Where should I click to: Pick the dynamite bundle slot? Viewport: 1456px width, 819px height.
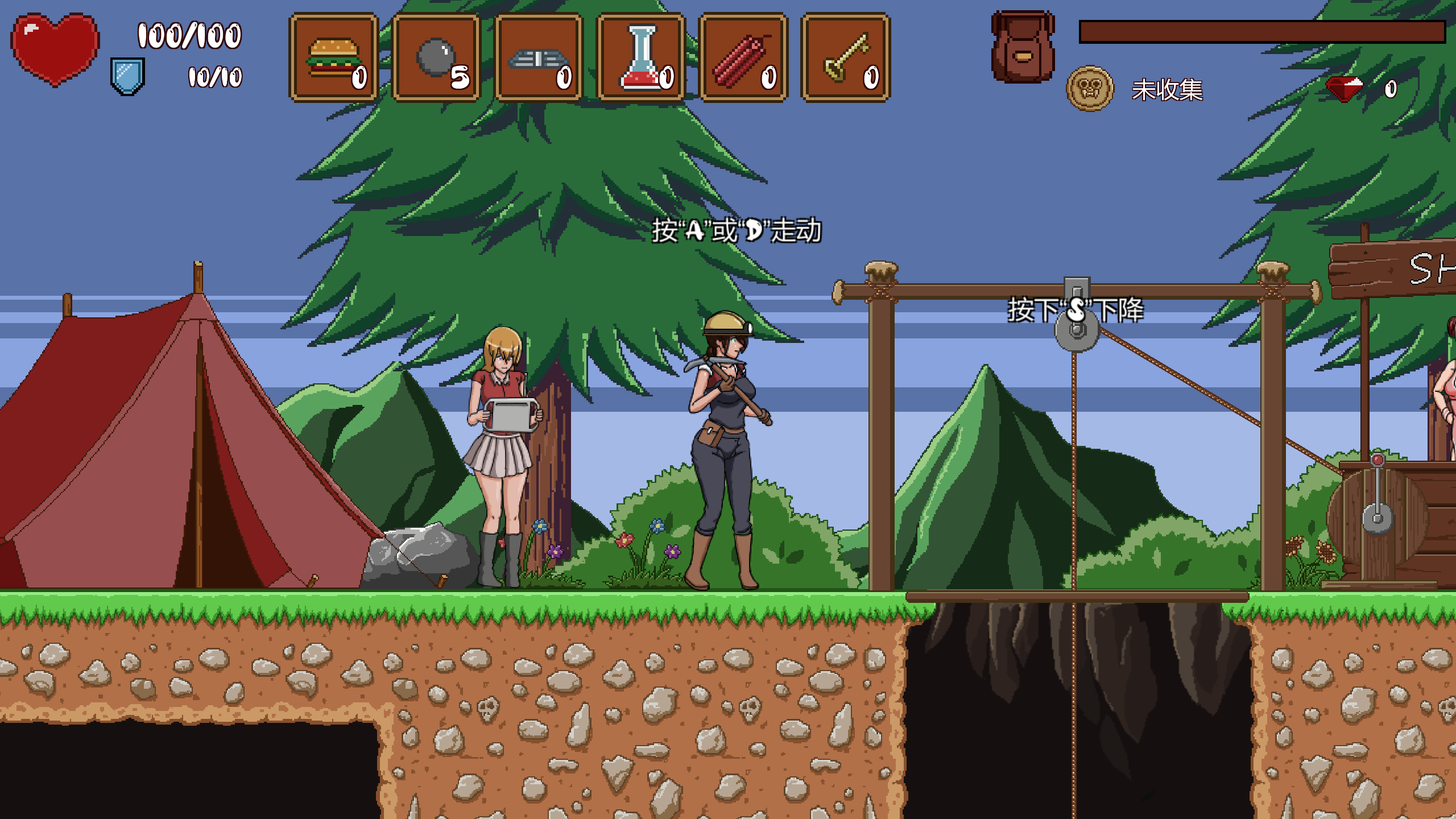coord(743,57)
